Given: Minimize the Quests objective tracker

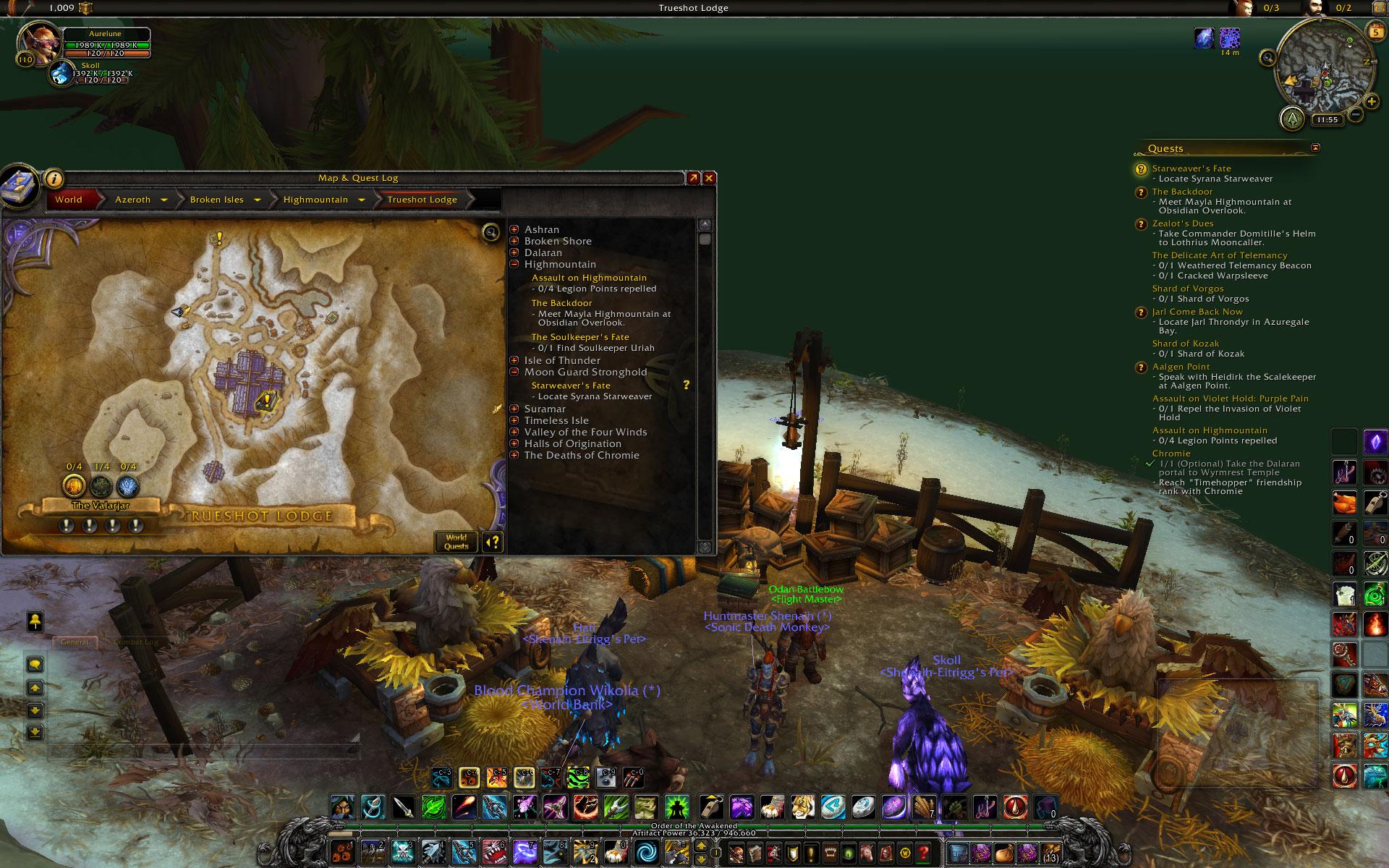Looking at the screenshot, I should [x=1315, y=148].
